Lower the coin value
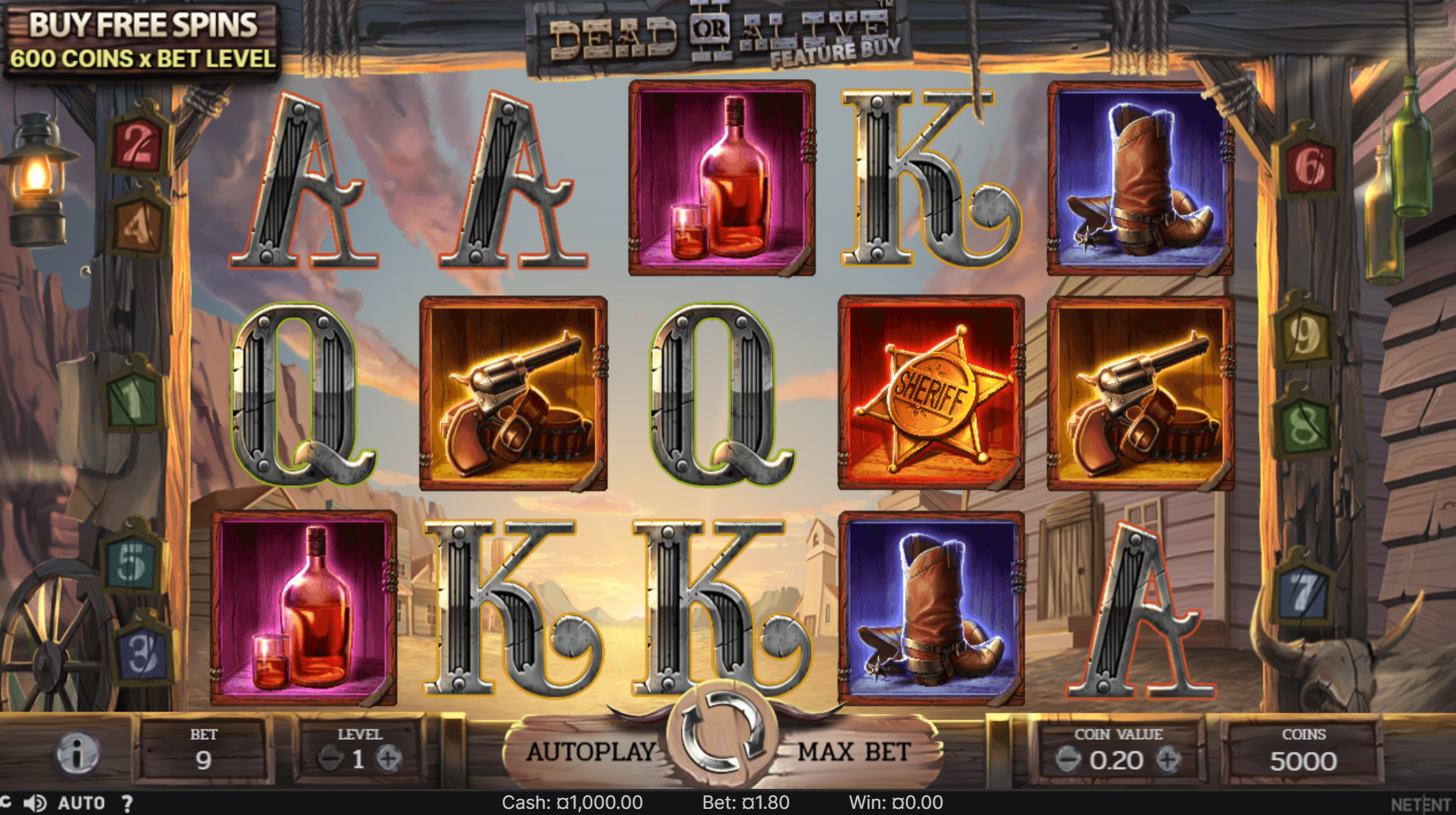 (x=1067, y=760)
